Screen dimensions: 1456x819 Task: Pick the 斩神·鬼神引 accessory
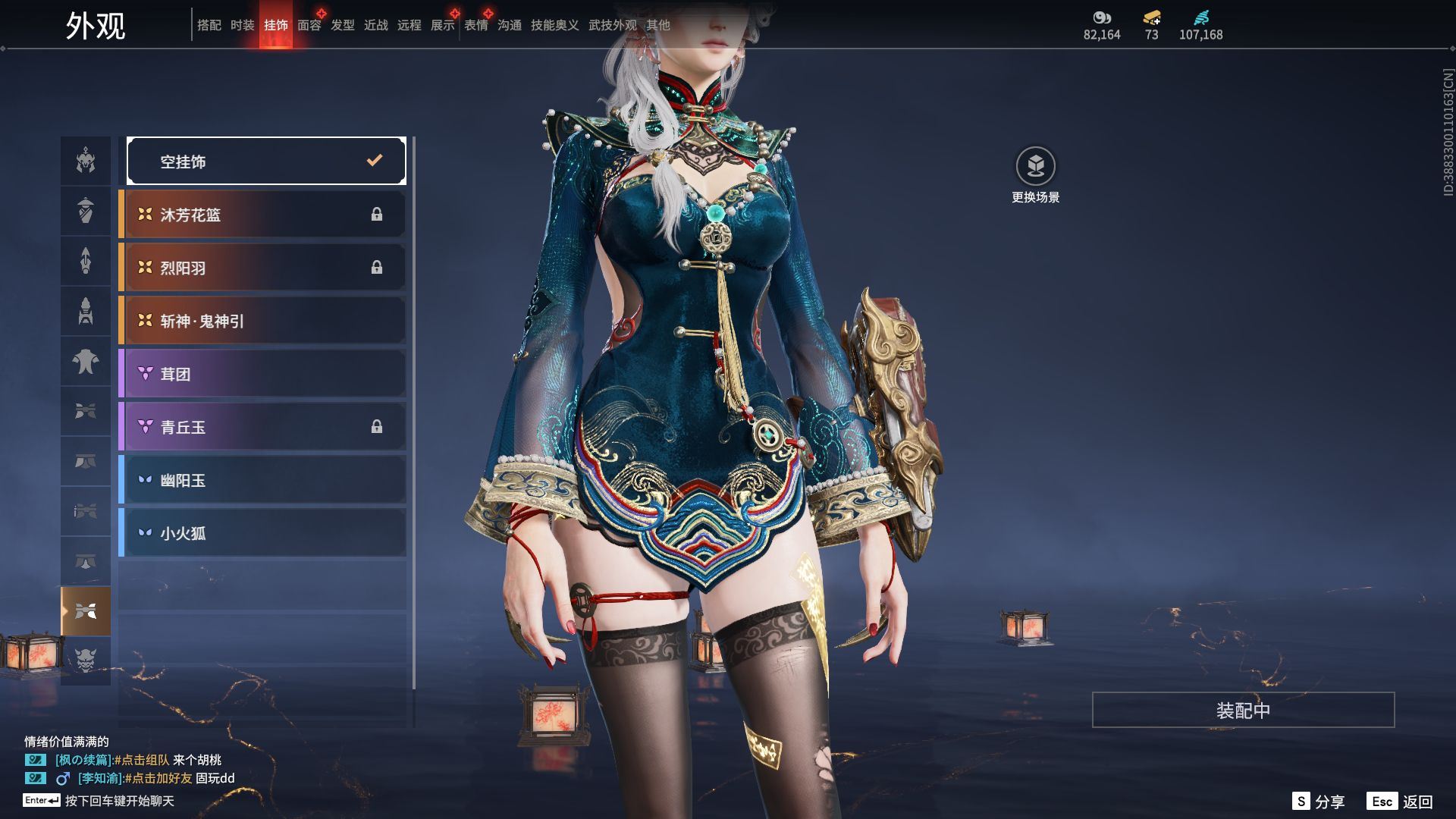click(x=262, y=321)
